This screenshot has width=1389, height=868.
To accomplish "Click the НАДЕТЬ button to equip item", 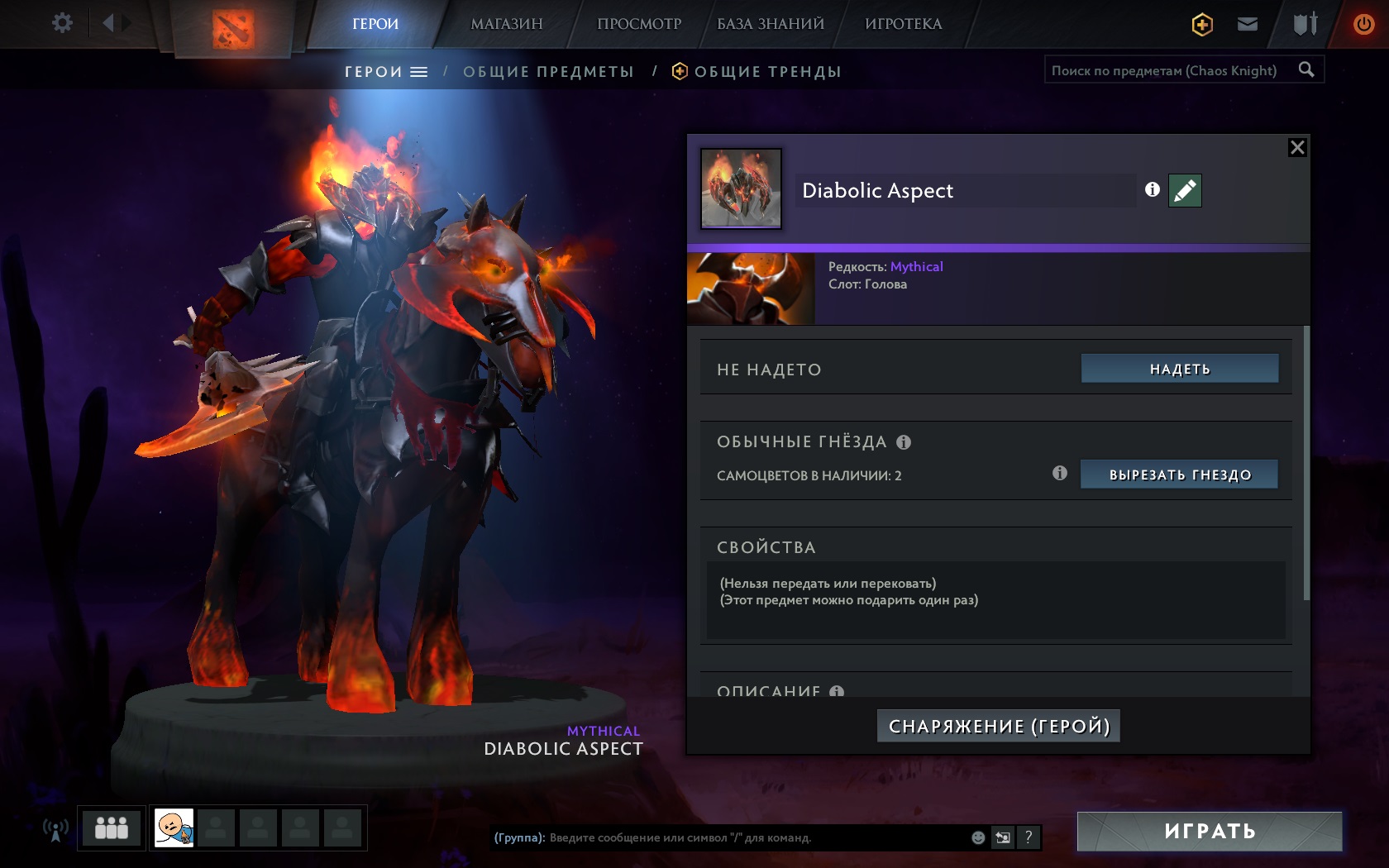I will [x=1179, y=370].
